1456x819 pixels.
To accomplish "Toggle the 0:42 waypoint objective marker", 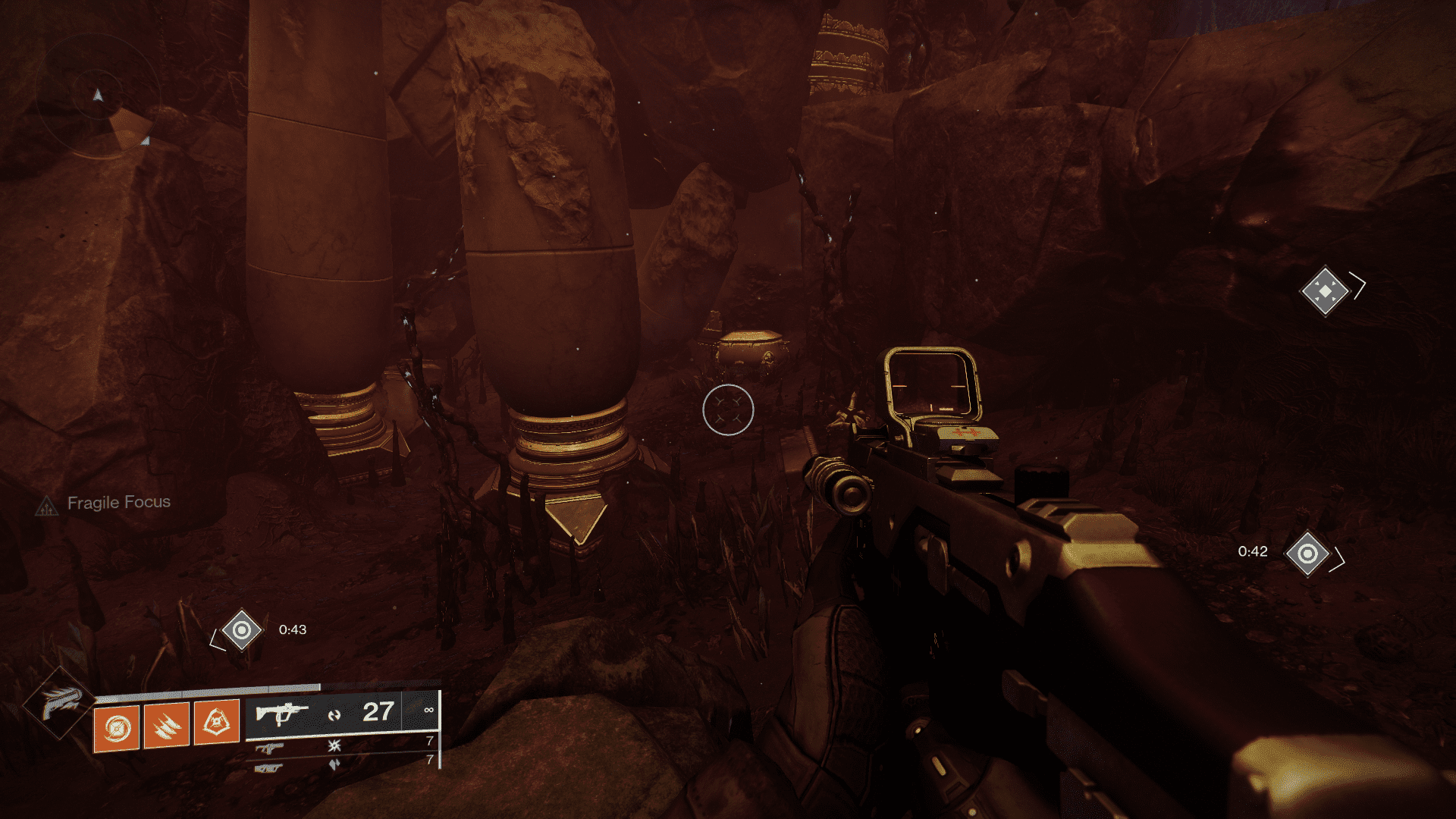I will point(1307,552).
